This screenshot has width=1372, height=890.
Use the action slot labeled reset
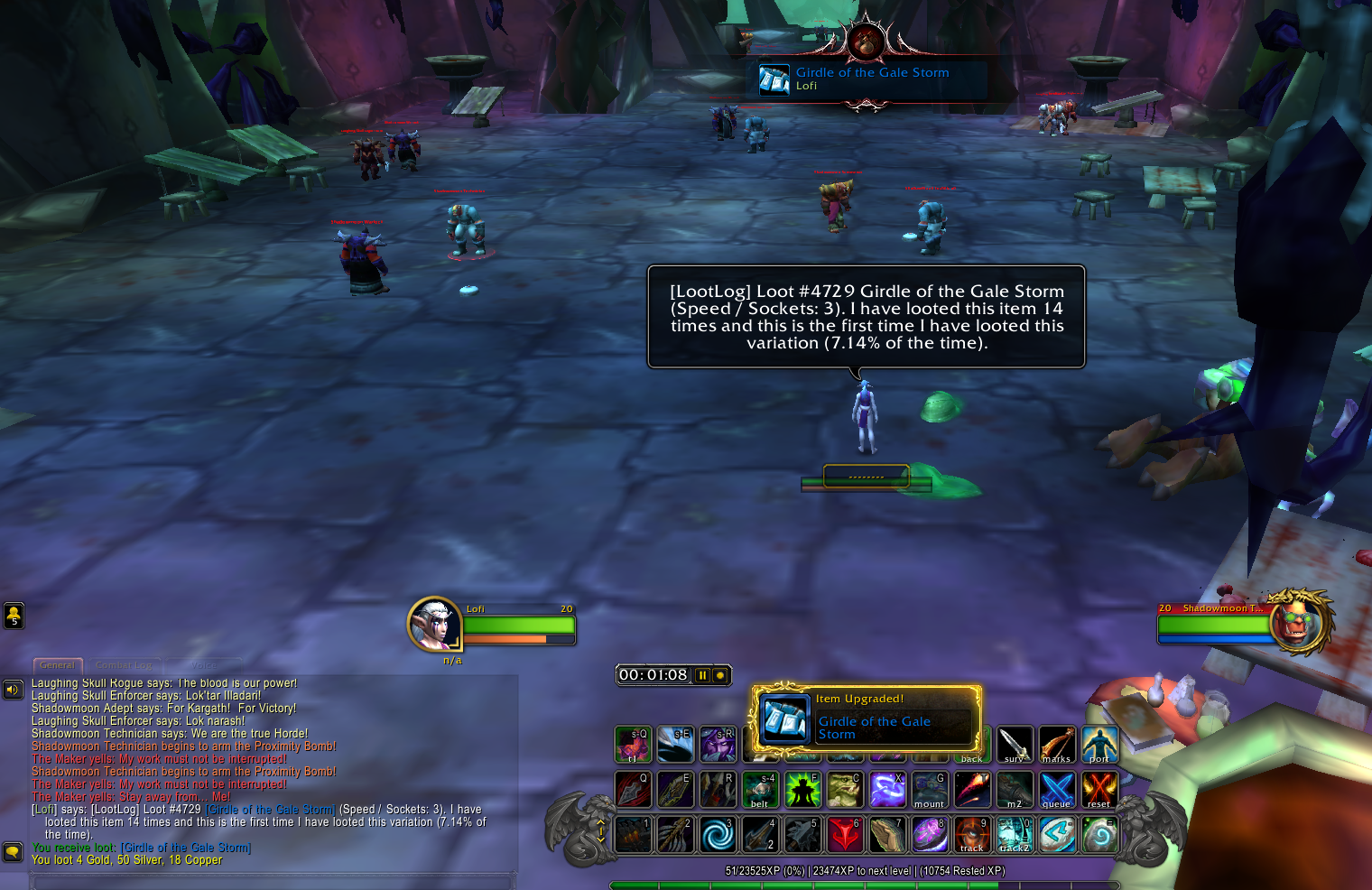(x=1099, y=790)
